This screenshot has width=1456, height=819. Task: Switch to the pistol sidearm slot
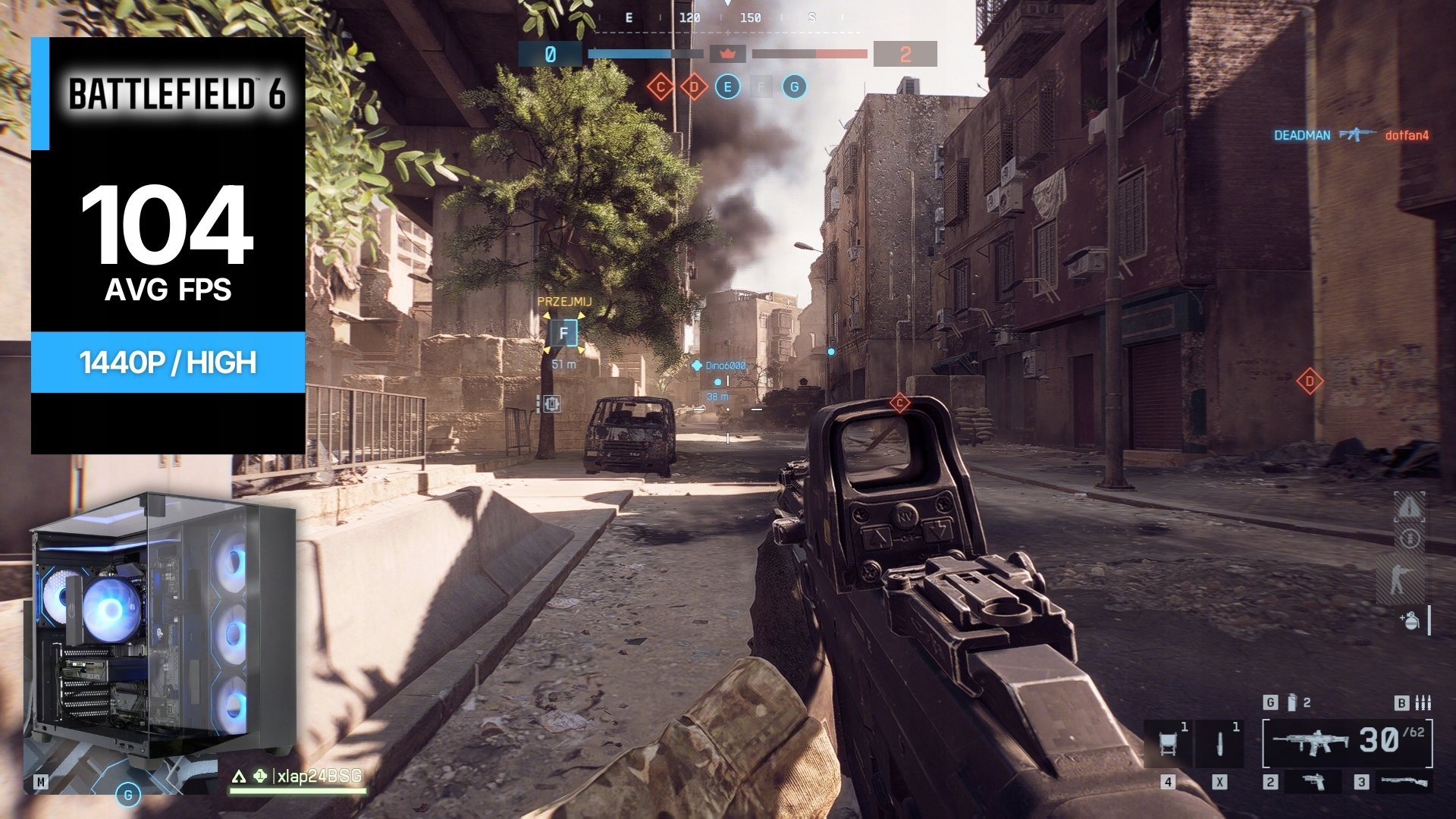pyautogui.click(x=1314, y=781)
